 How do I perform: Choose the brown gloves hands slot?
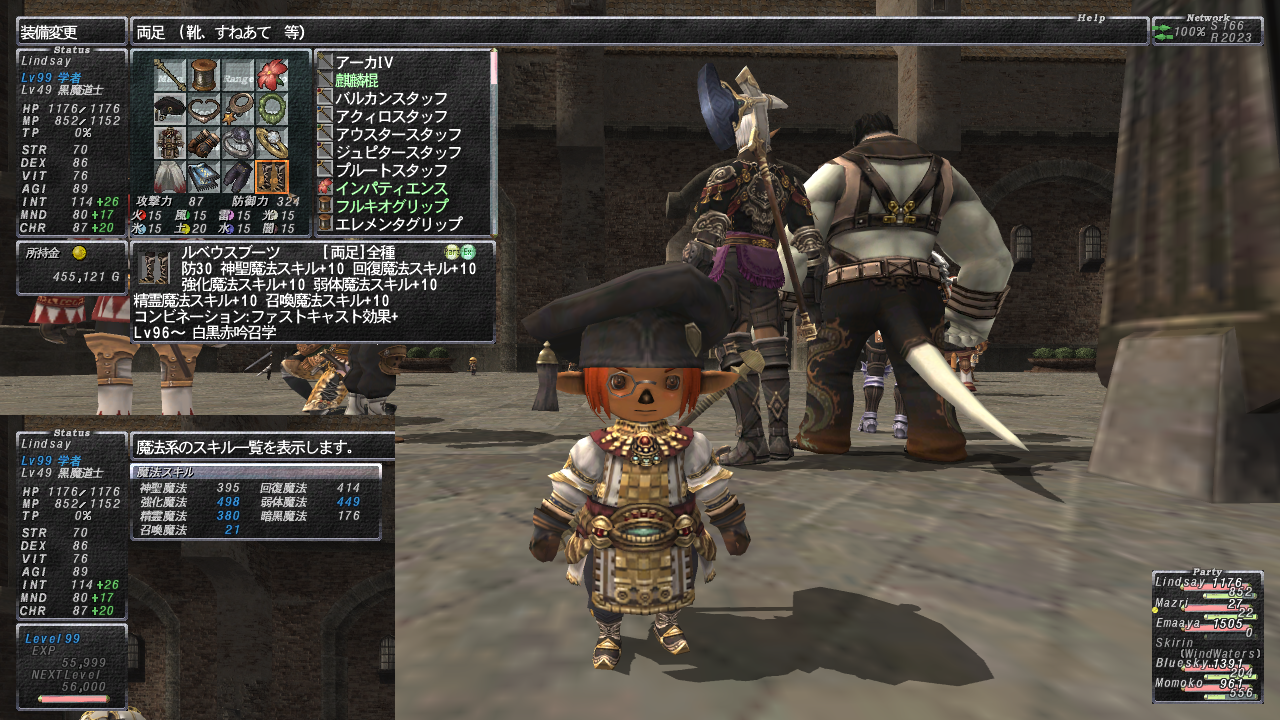[205, 142]
